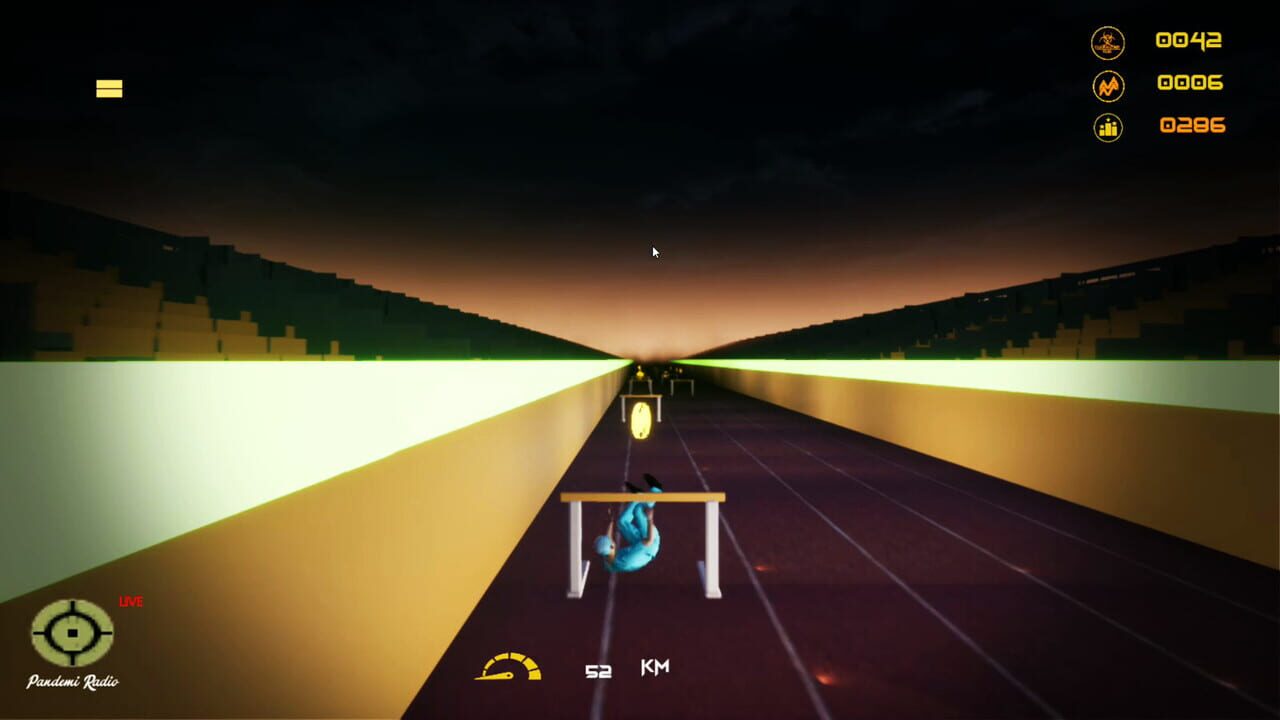Toggle the speed readout units to KM
This screenshot has width=1280, height=720.
point(654,665)
